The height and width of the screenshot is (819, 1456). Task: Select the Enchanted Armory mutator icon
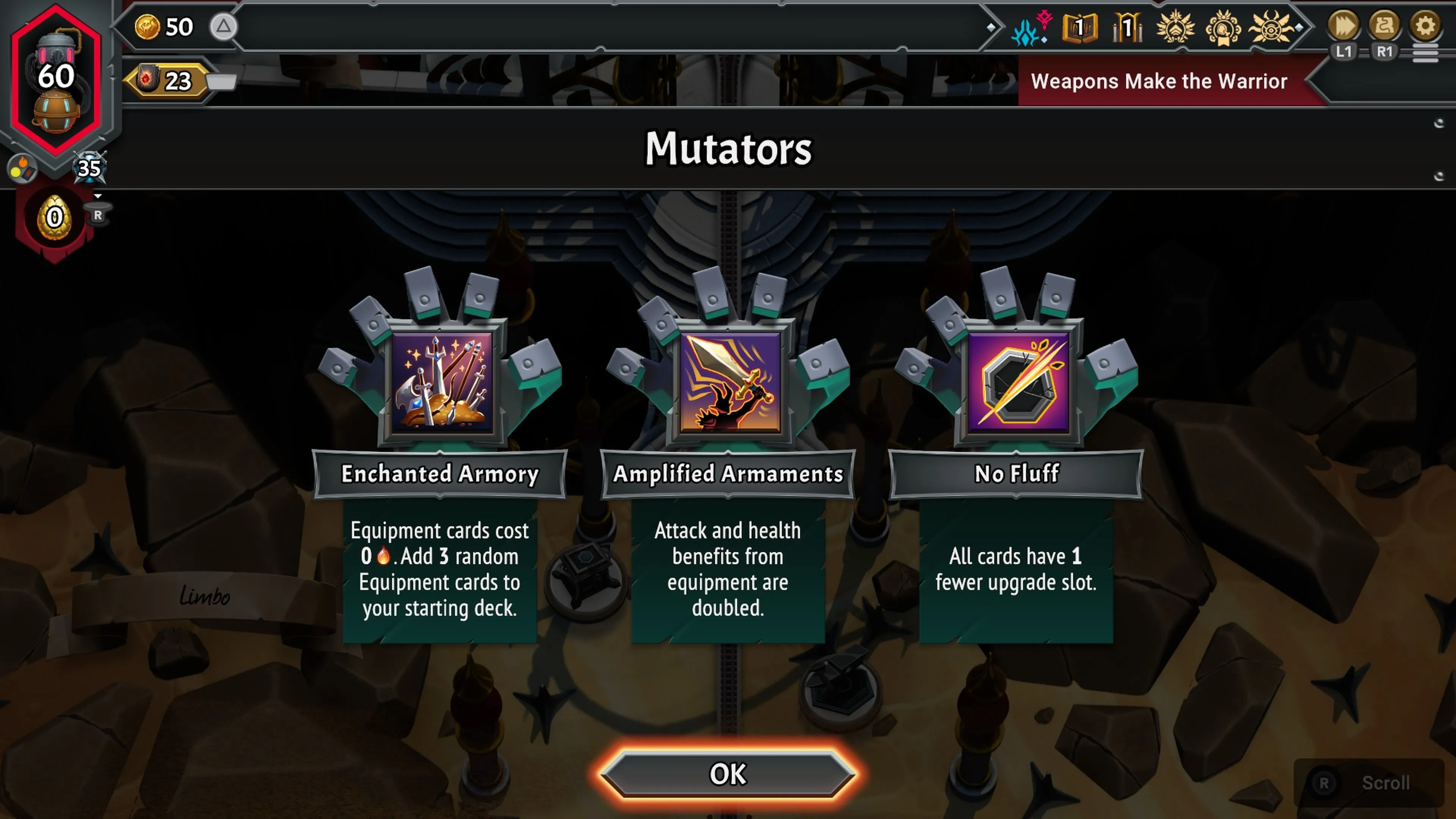(441, 383)
